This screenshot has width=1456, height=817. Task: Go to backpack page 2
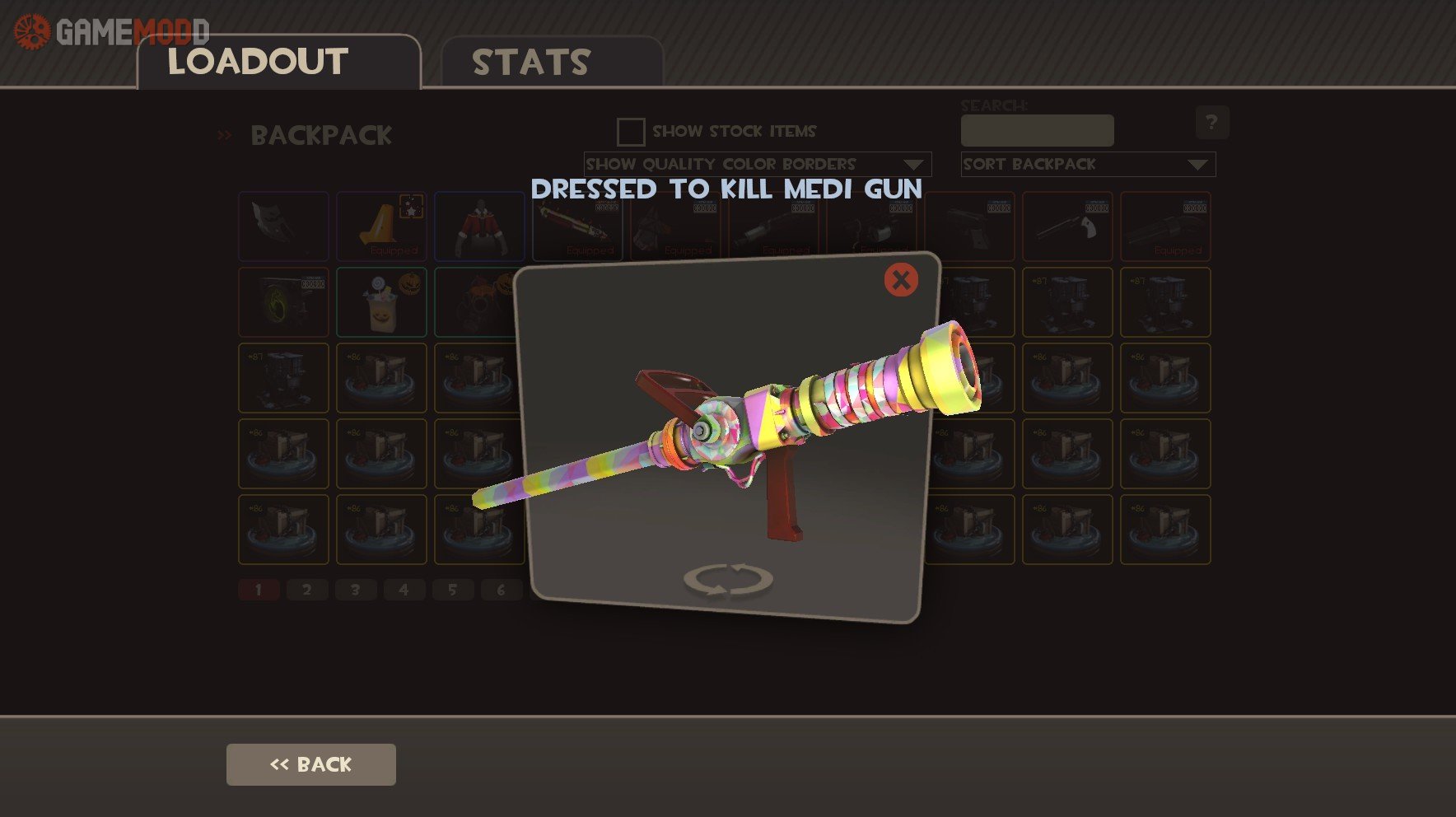click(x=307, y=590)
